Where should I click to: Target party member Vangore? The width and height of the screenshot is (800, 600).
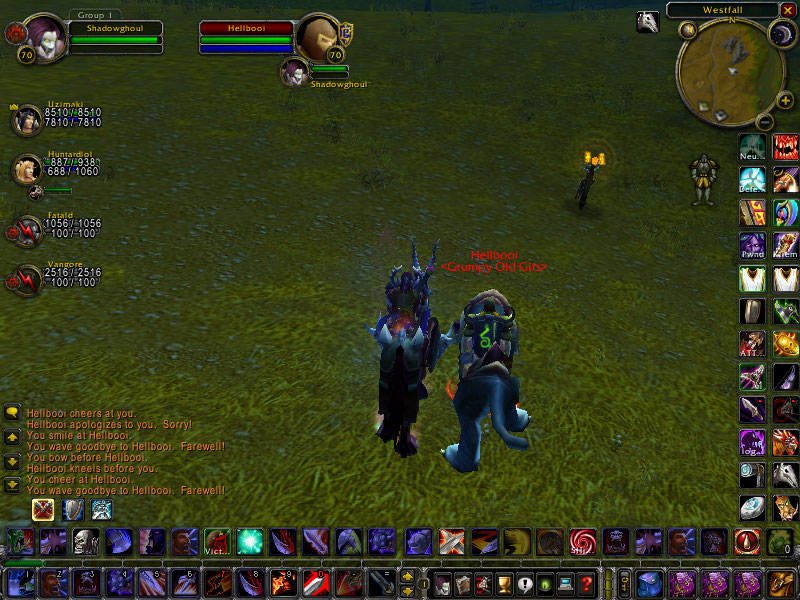pyautogui.click(x=25, y=278)
